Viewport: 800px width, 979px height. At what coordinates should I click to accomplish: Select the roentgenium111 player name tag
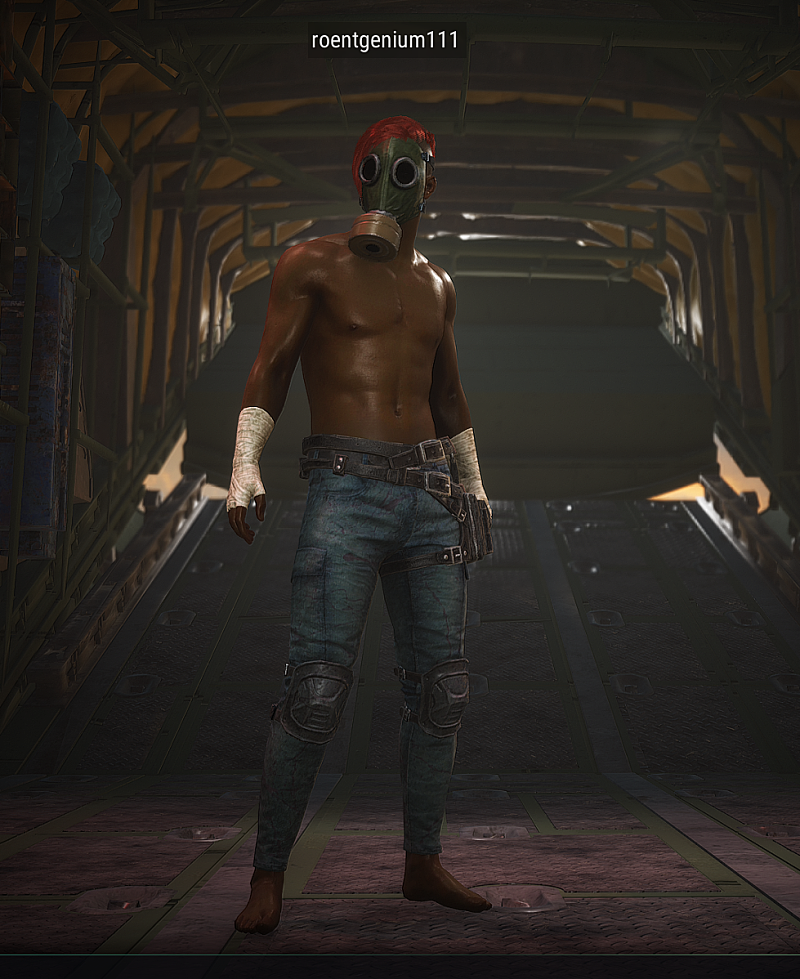point(385,40)
